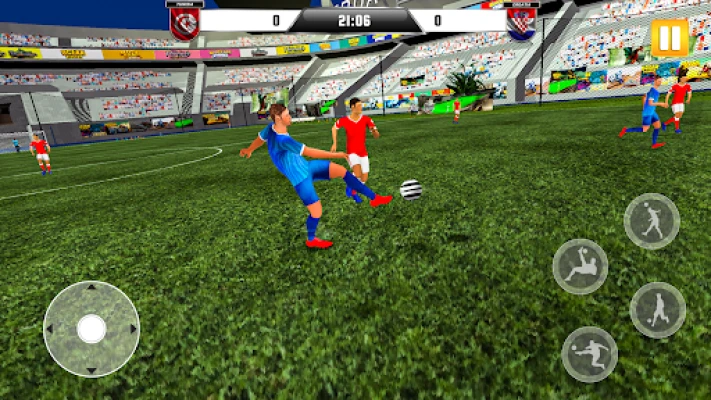The height and width of the screenshot is (400, 711).
Task: Activate the flying volley kick button
Action: click(x=589, y=354)
